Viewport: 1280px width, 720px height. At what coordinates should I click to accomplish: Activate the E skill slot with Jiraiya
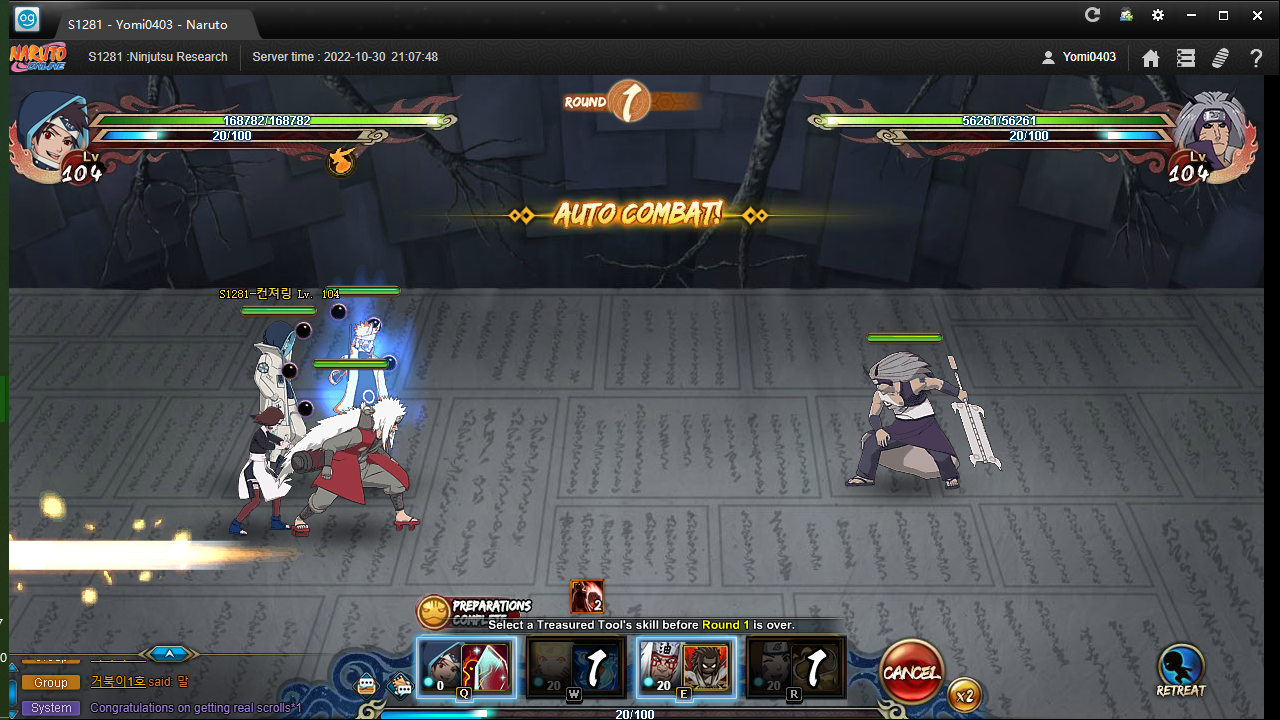(686, 667)
